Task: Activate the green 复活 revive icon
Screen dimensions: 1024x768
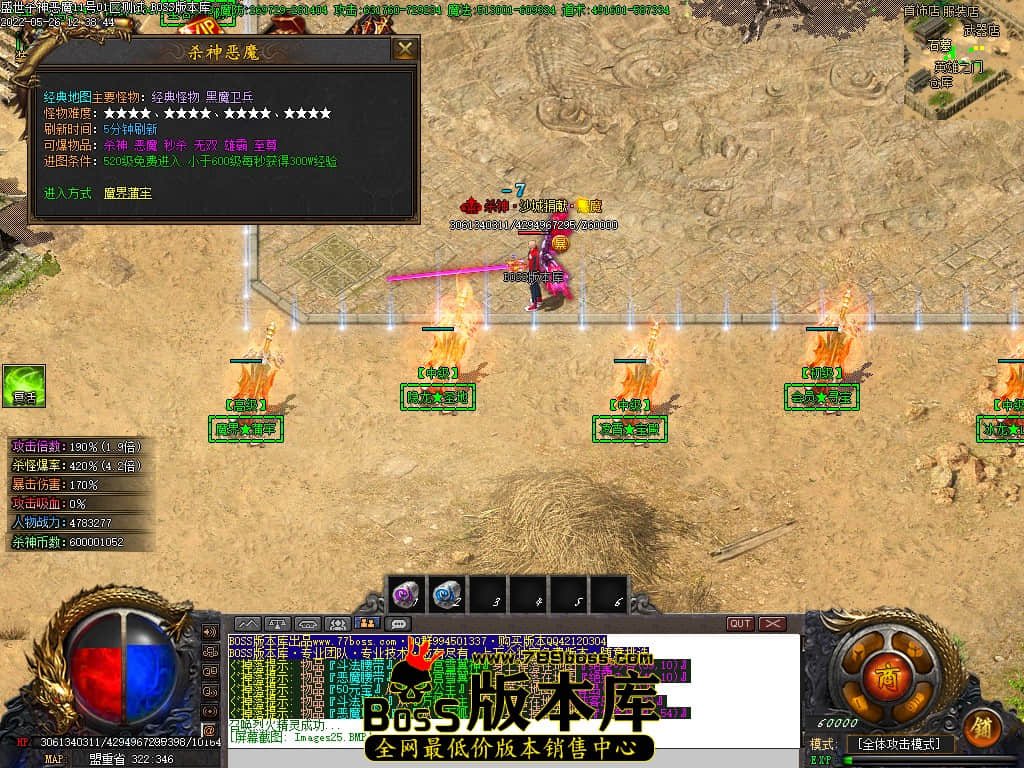Action: click(24, 386)
